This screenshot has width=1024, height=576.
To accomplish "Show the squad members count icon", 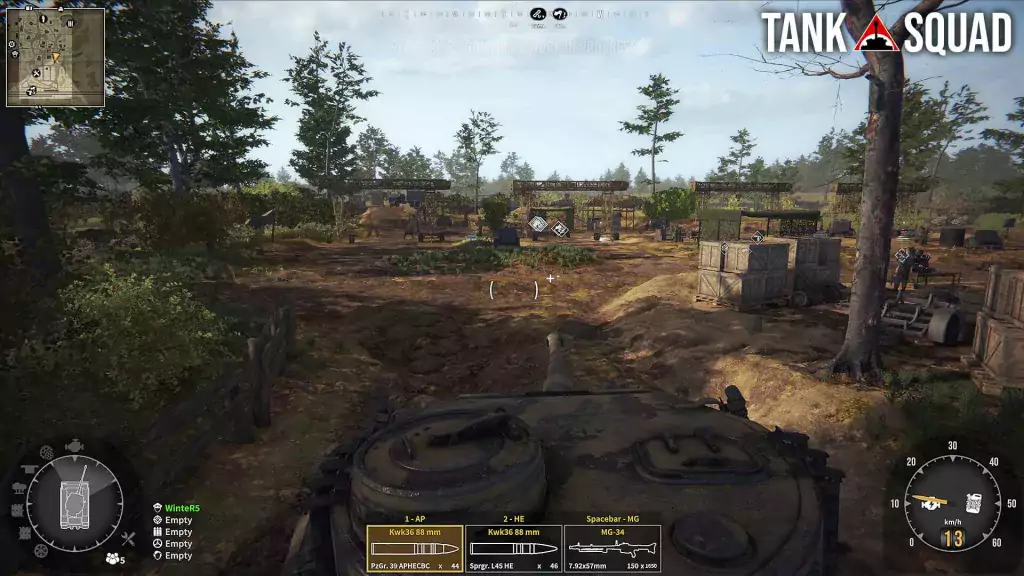I will pos(114,559).
